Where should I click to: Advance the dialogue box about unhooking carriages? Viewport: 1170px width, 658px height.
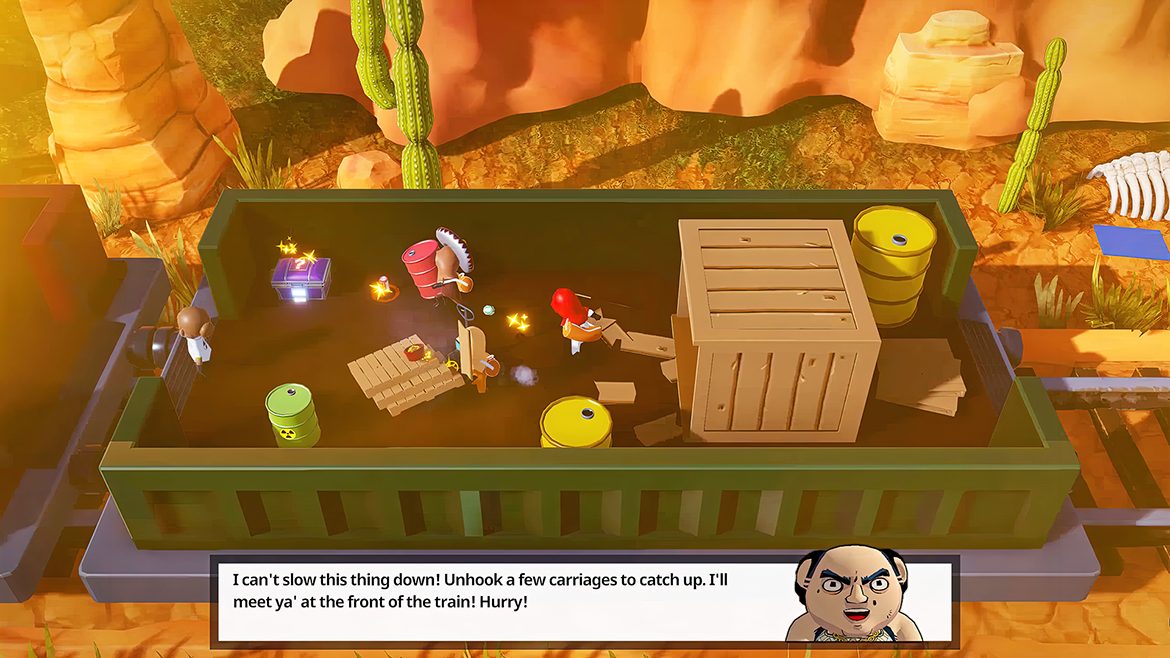(x=500, y=600)
